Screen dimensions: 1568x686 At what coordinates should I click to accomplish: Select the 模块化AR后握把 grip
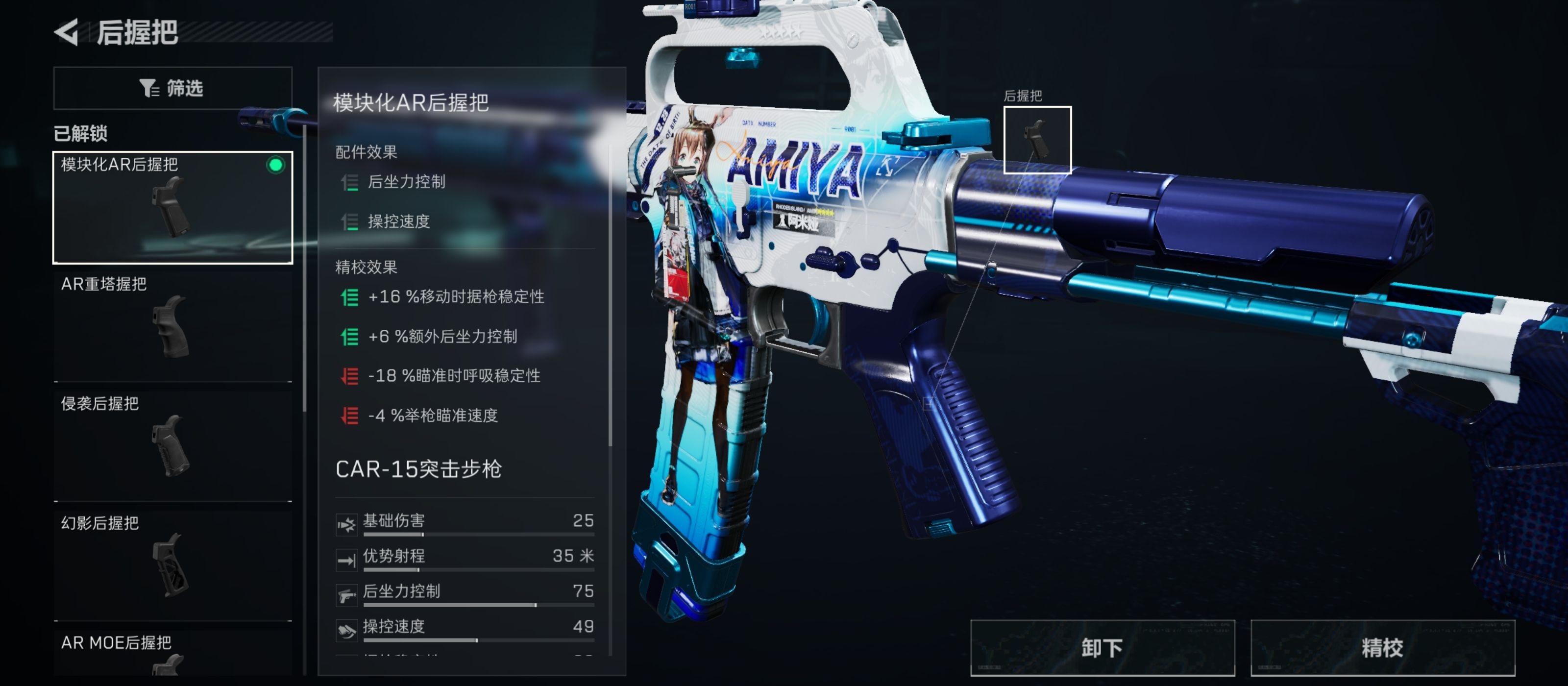tap(172, 207)
